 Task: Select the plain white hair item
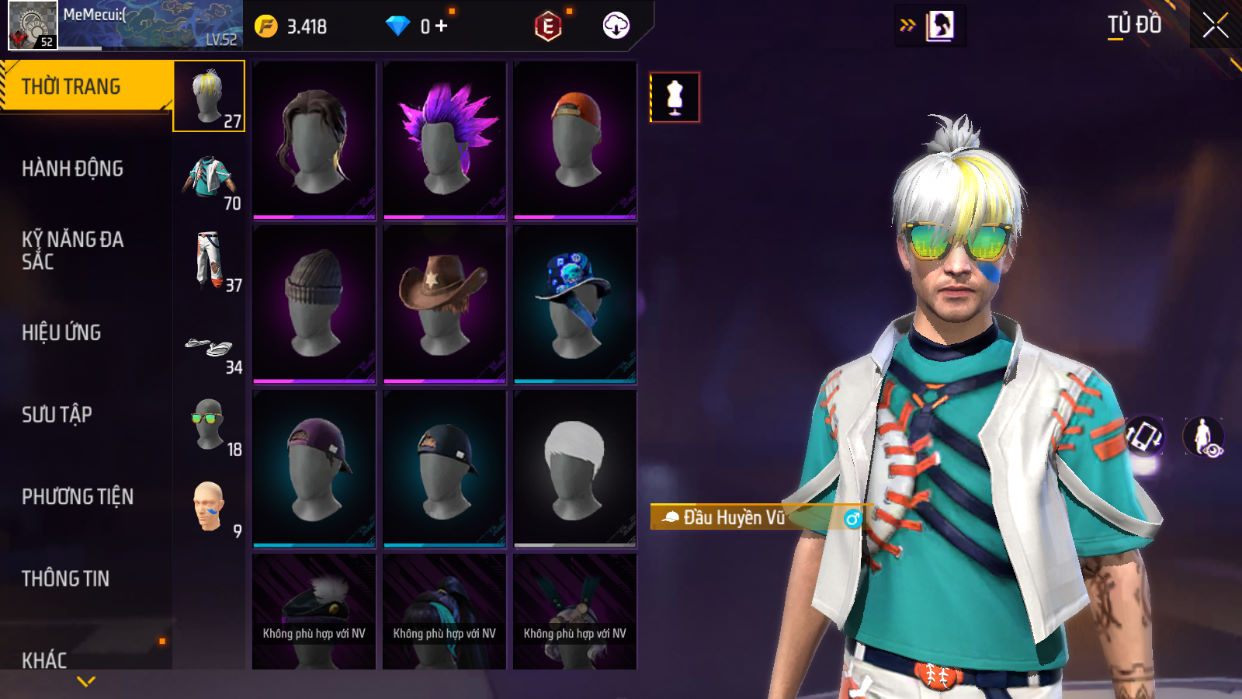click(575, 468)
